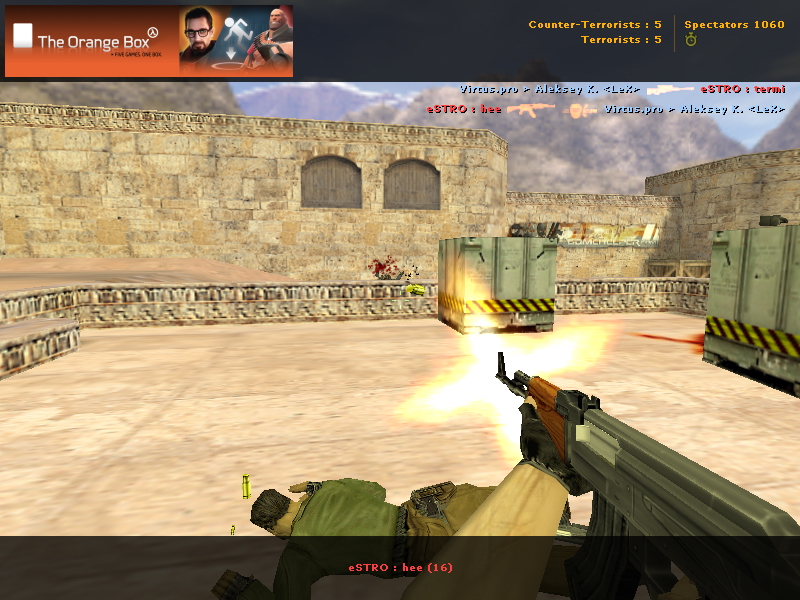
Task: Open The Orange Box banner advertisement
Action: tap(149, 41)
